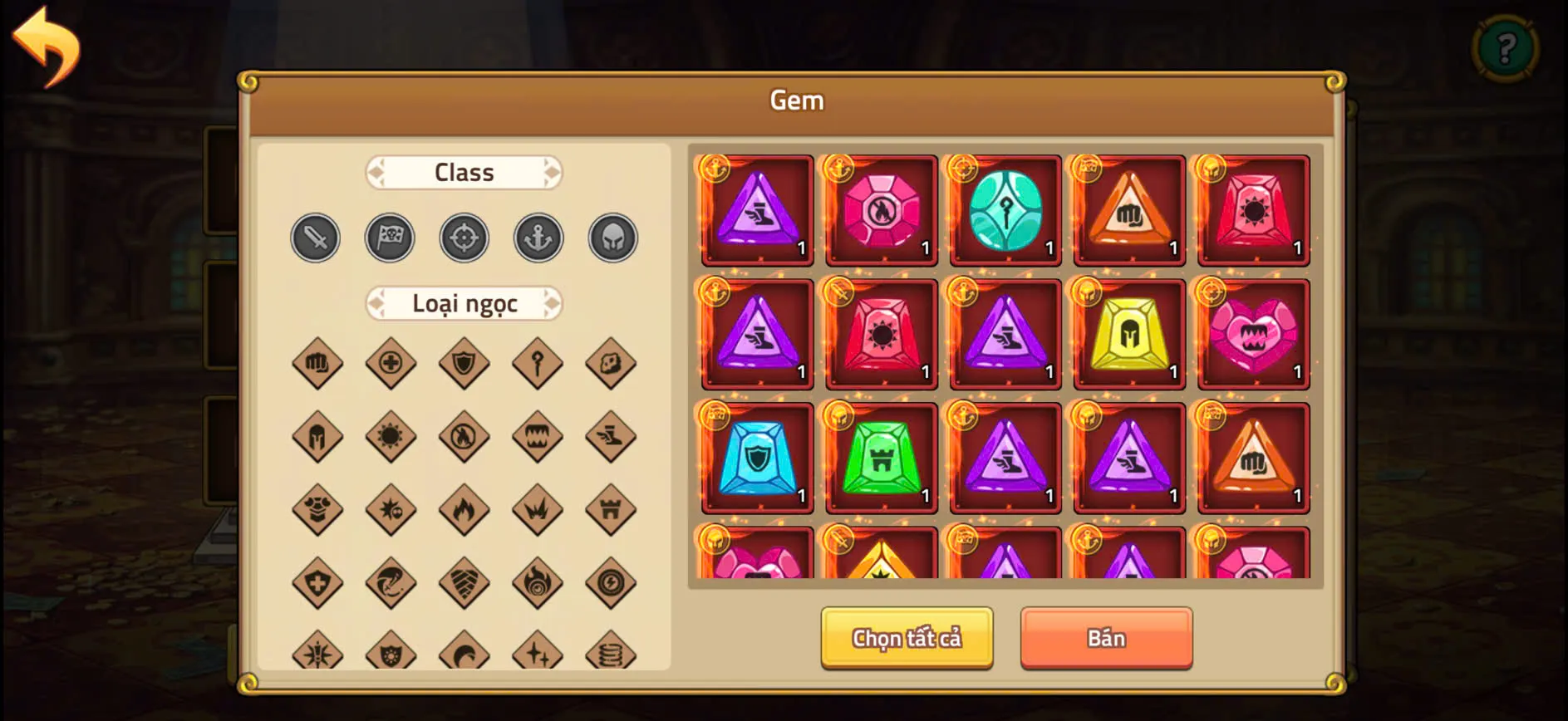Viewport: 1568px width, 721px height.
Task: Select the anchor class filter
Action: (x=538, y=237)
